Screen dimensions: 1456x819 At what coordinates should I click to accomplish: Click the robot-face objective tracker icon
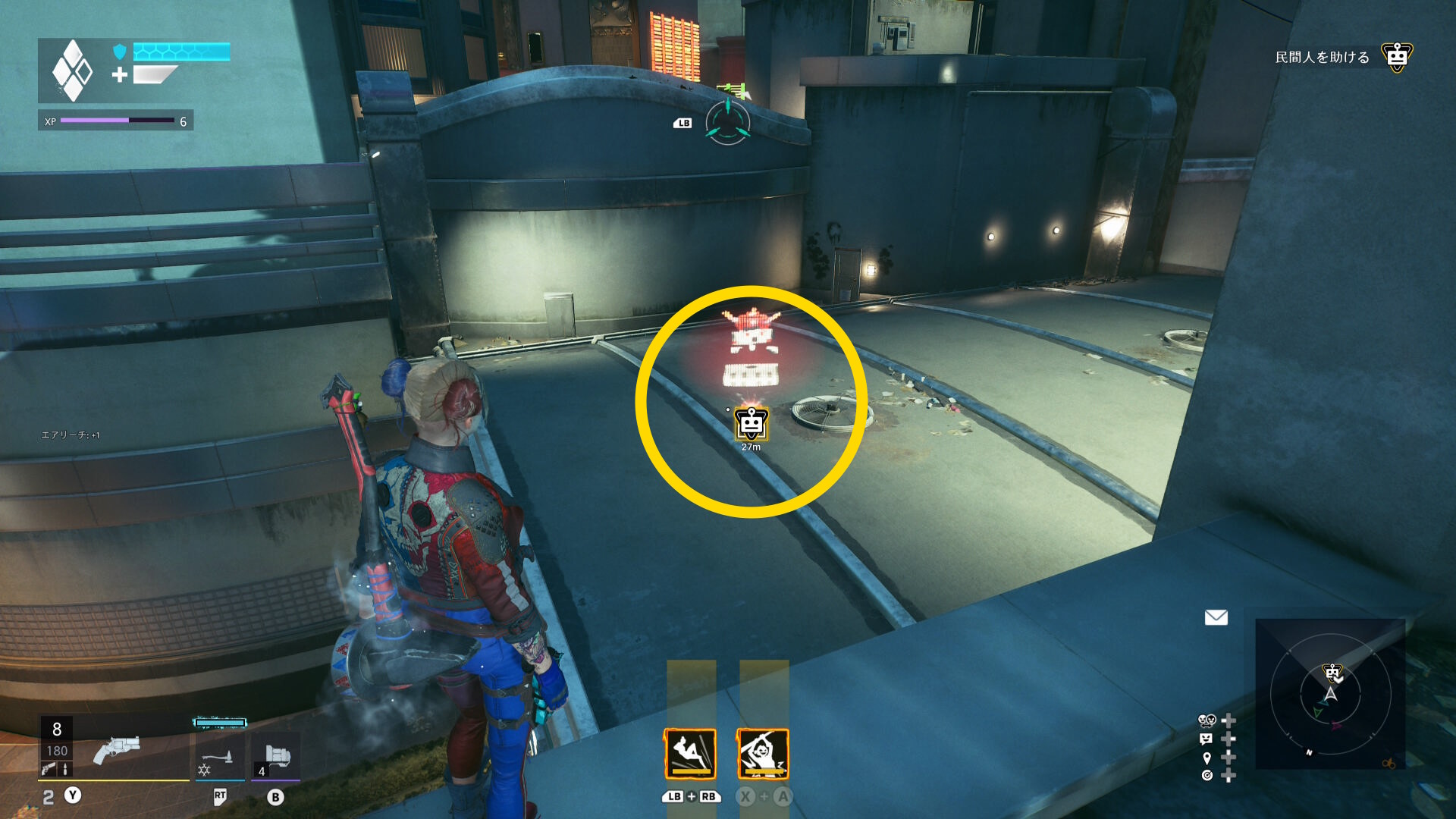pos(1396,57)
